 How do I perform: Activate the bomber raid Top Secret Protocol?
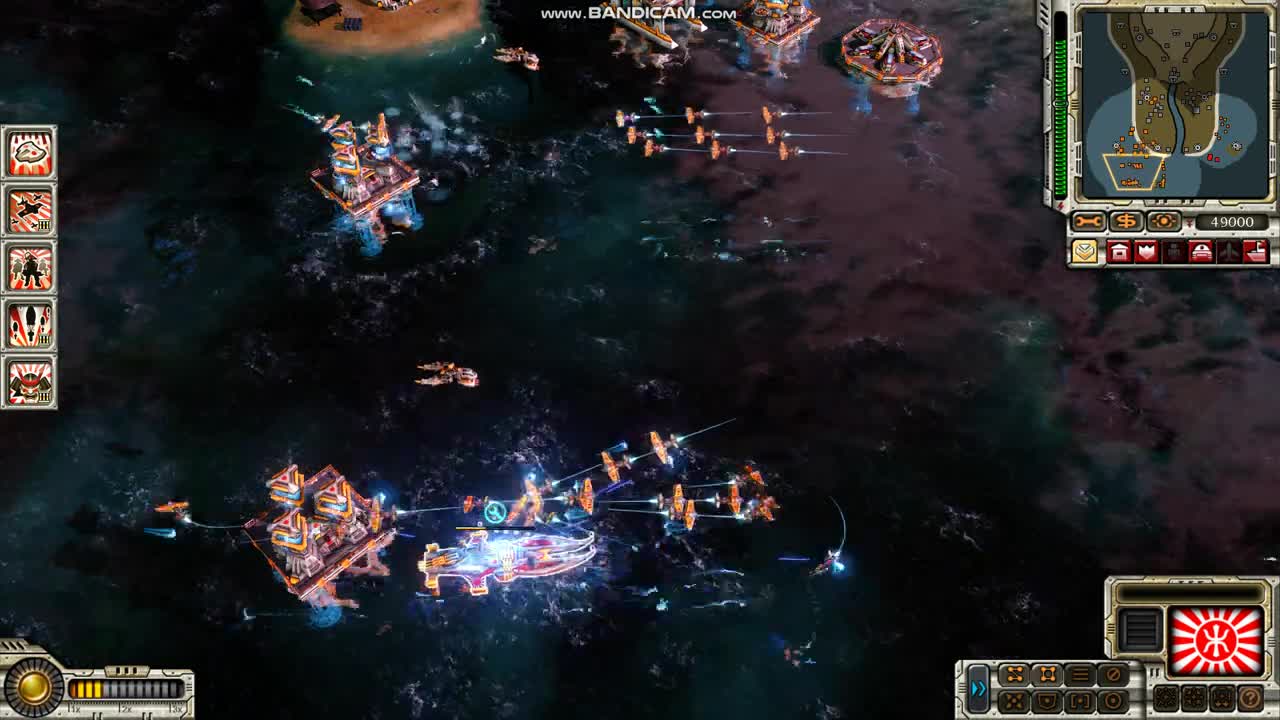30,212
